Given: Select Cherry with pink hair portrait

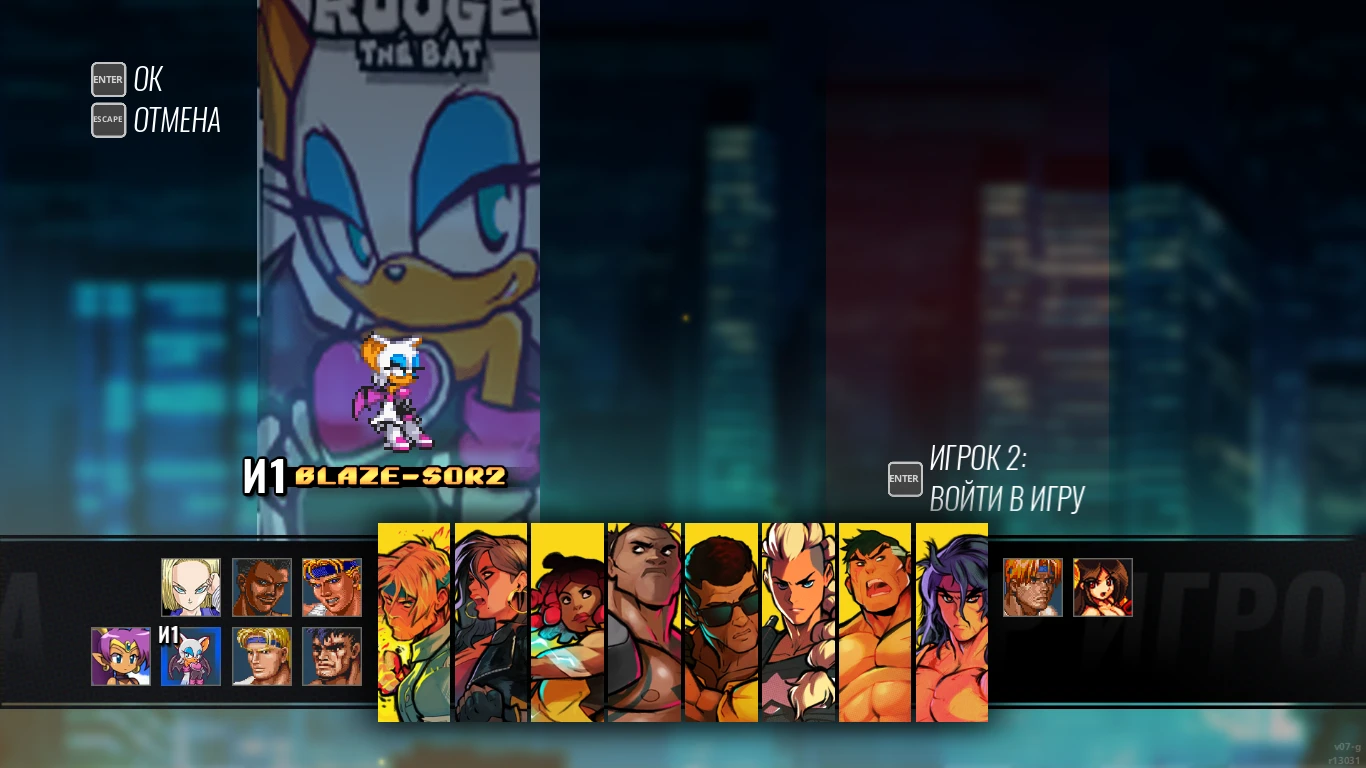Looking at the screenshot, I should (x=567, y=620).
